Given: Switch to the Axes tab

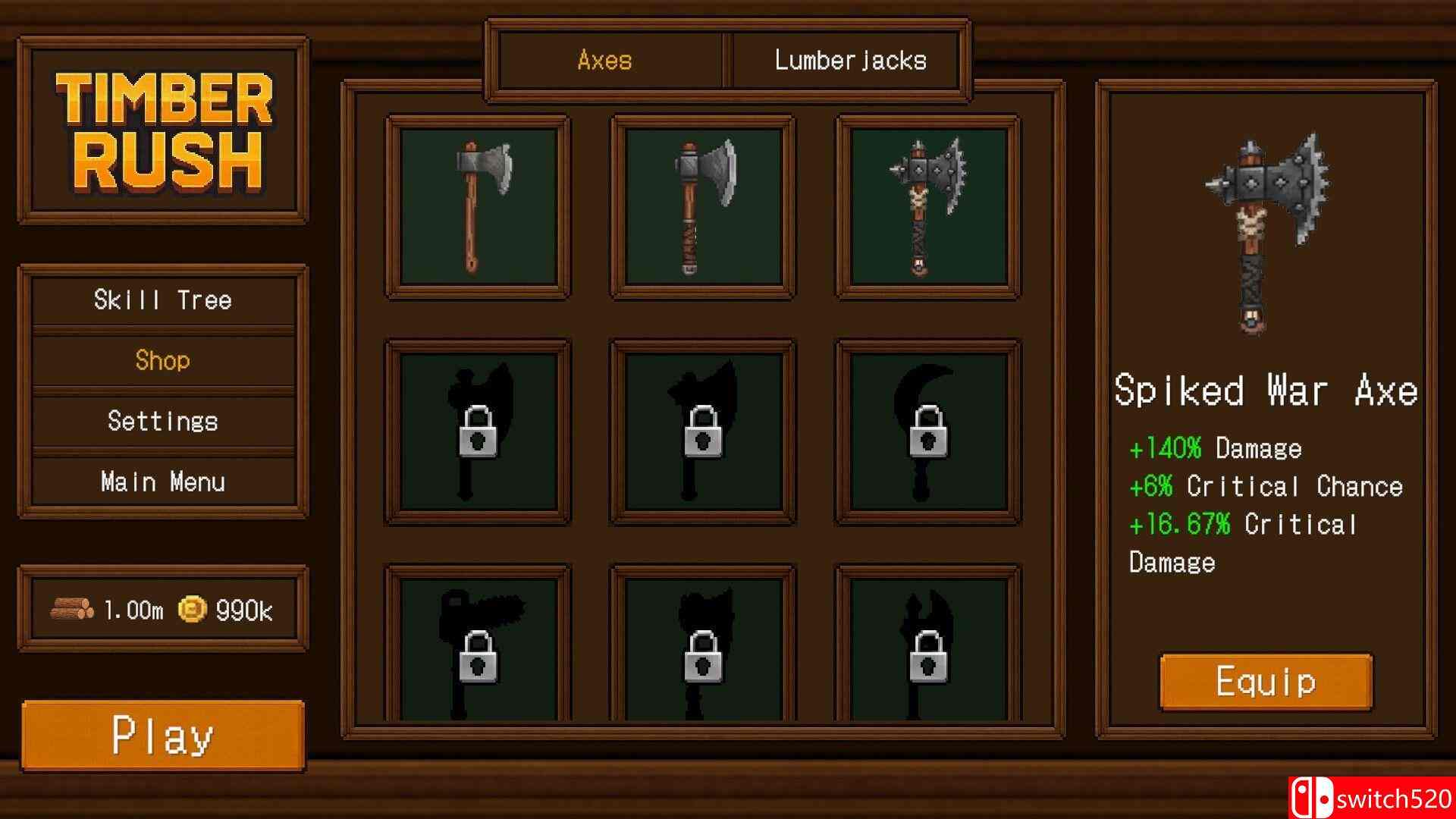Looking at the screenshot, I should pos(604,60).
